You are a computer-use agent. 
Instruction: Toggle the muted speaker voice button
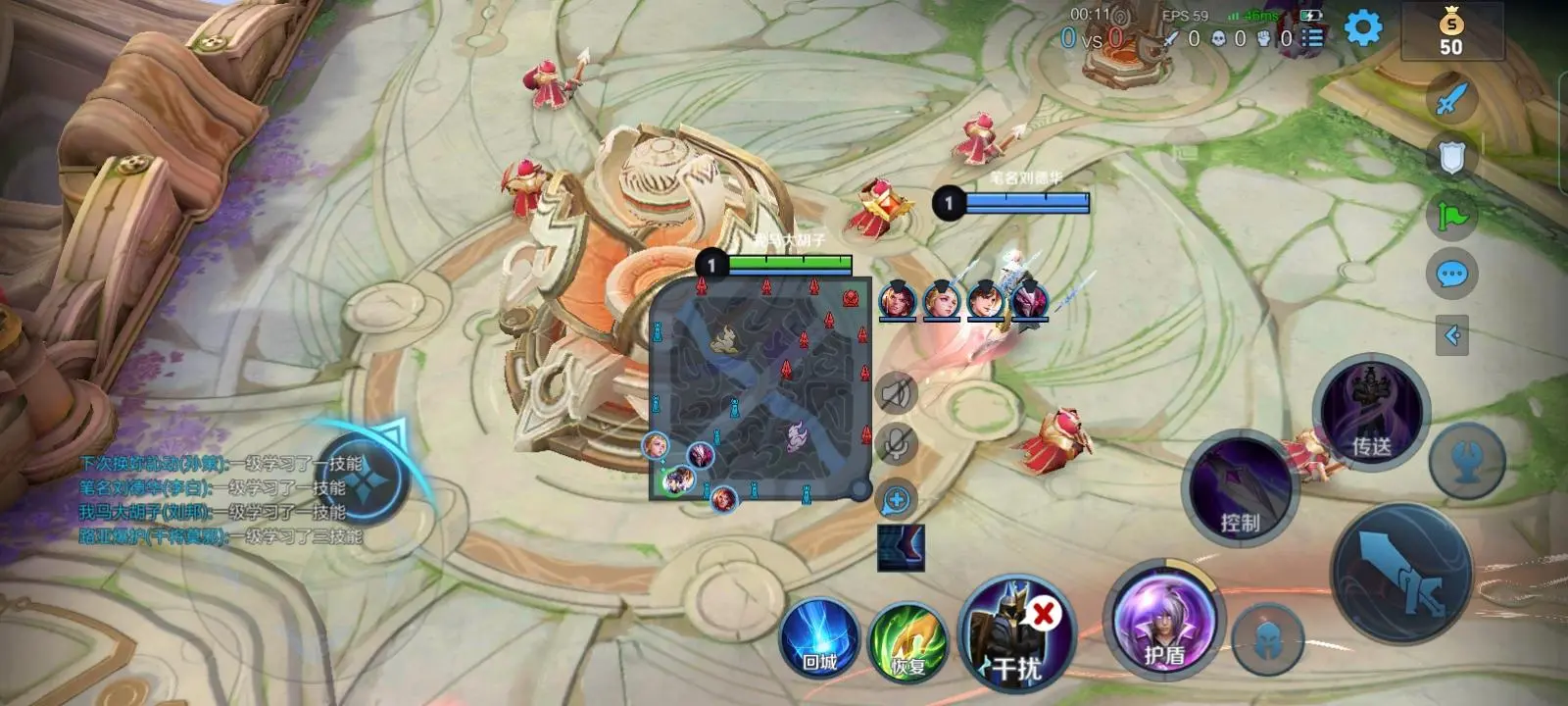tap(896, 393)
